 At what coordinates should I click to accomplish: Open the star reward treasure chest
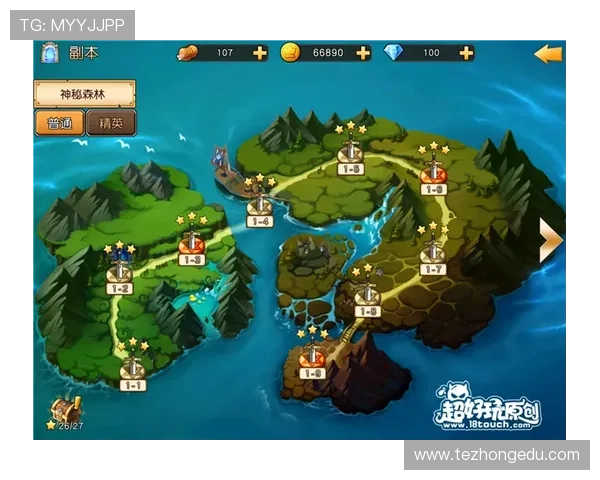coord(68,409)
